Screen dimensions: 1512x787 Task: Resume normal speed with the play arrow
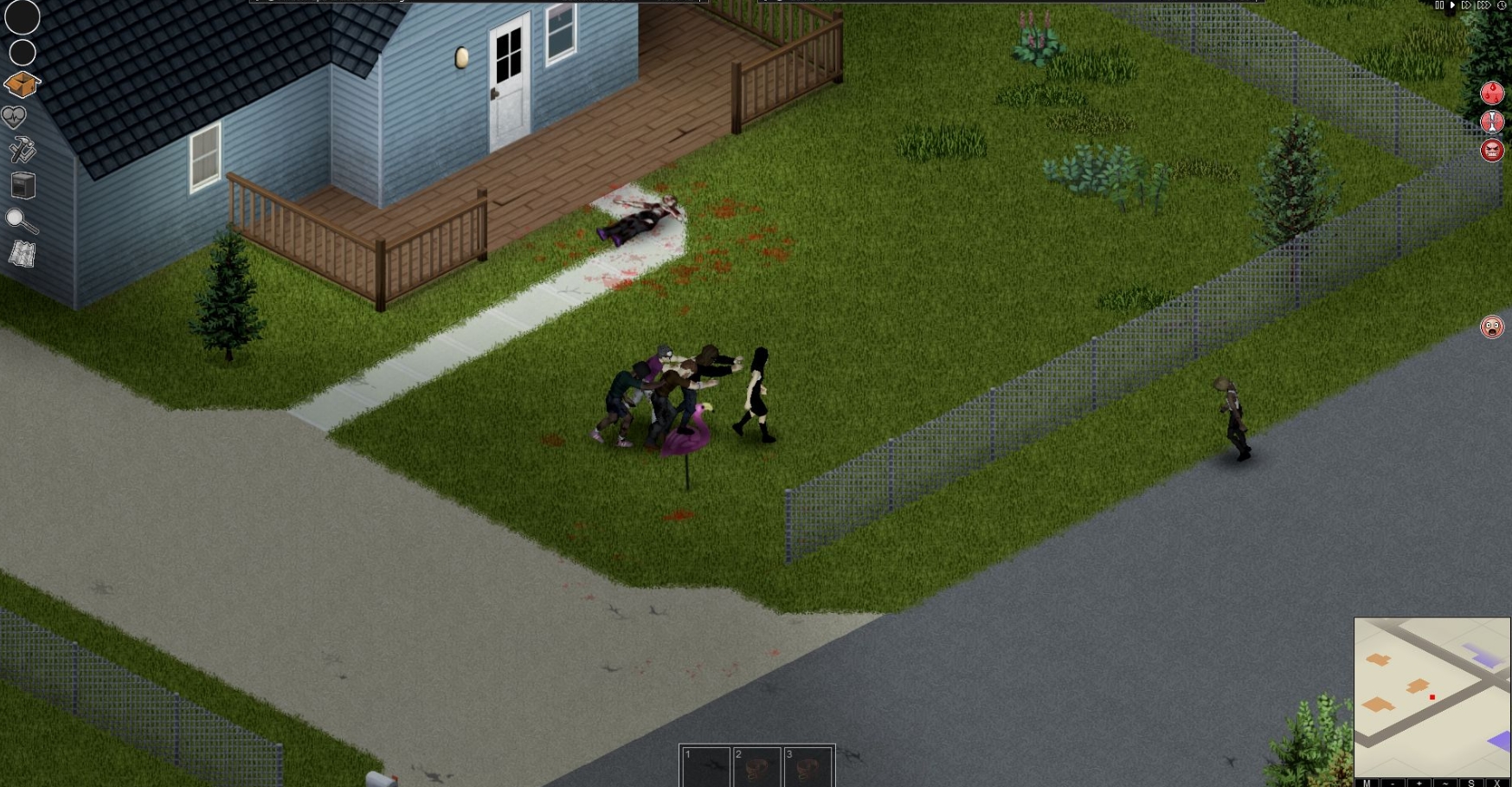[1452, 5]
